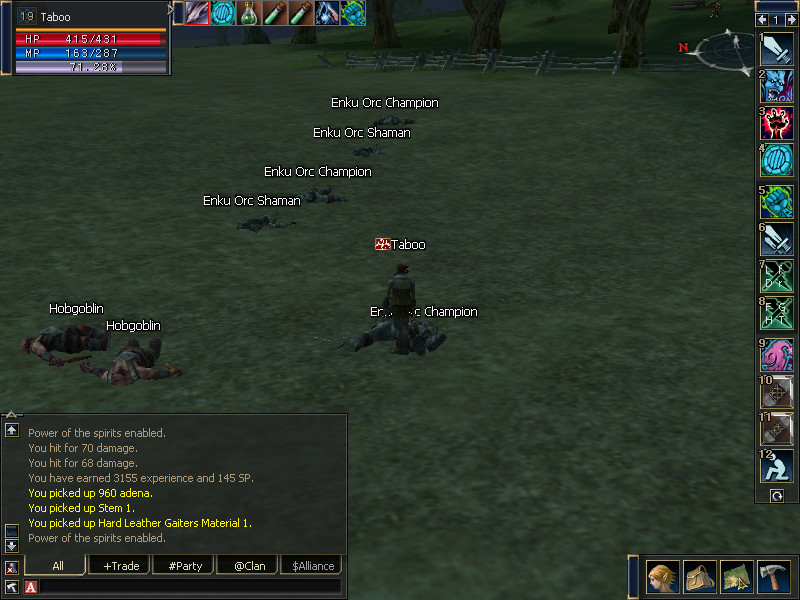This screenshot has width=800, height=600.
Task: Select the @Clan chat tab
Action: [x=249, y=566]
